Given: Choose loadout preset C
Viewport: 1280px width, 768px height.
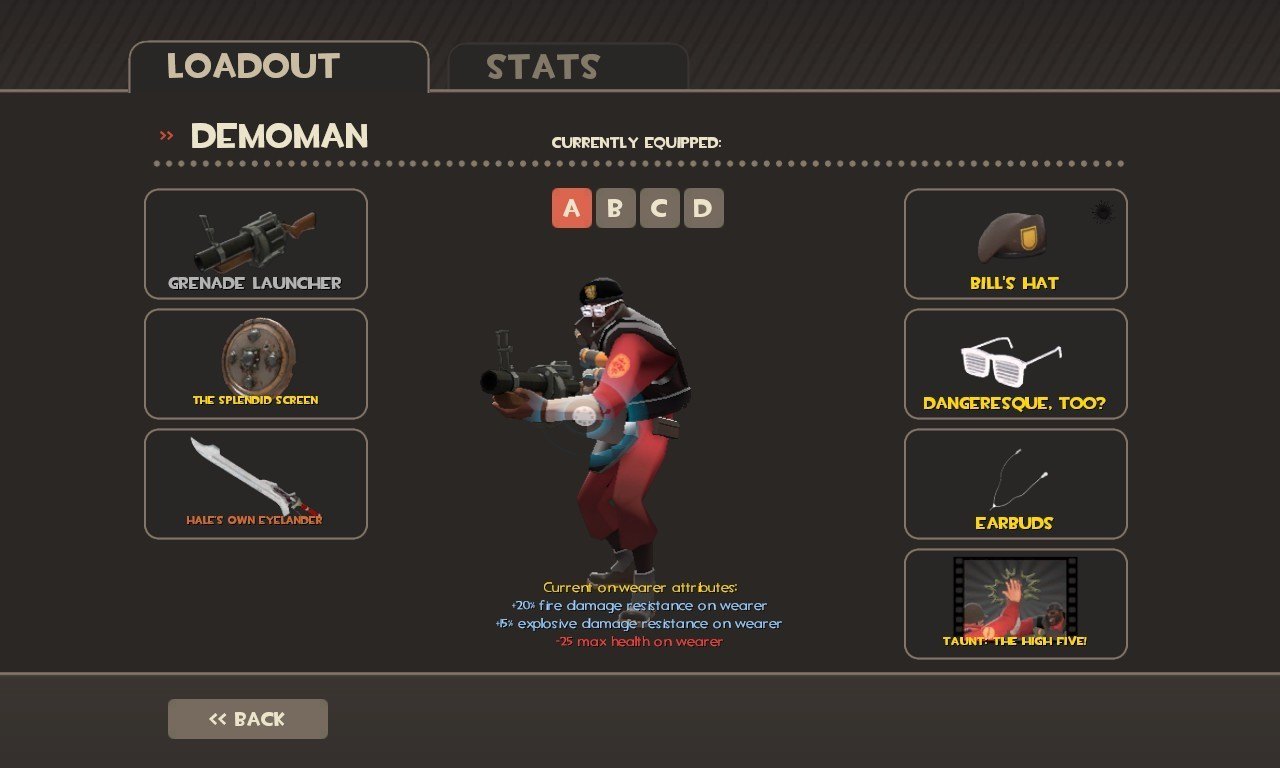Looking at the screenshot, I should 660,208.
